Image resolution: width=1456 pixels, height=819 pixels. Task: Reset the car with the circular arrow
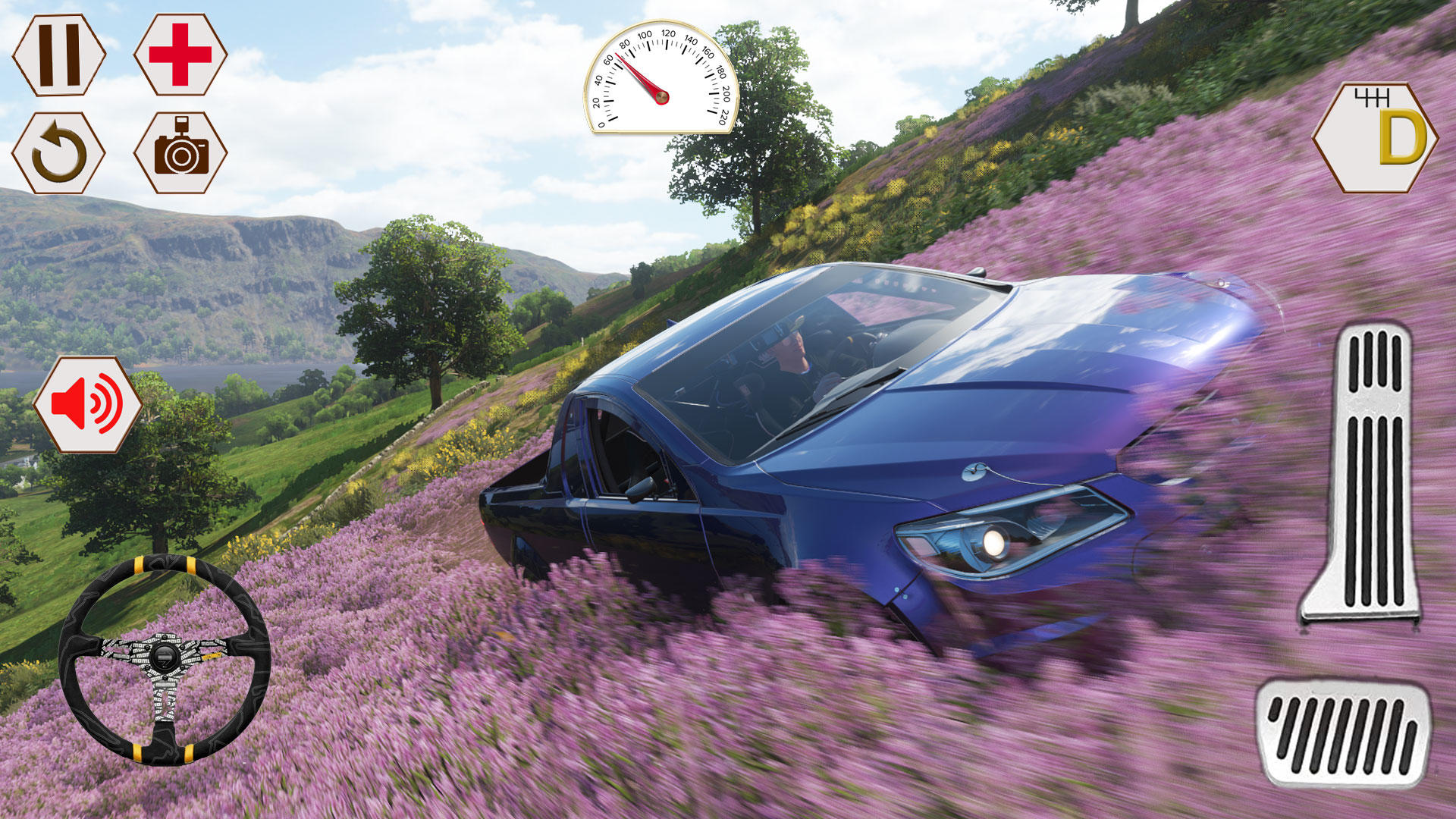[59, 153]
